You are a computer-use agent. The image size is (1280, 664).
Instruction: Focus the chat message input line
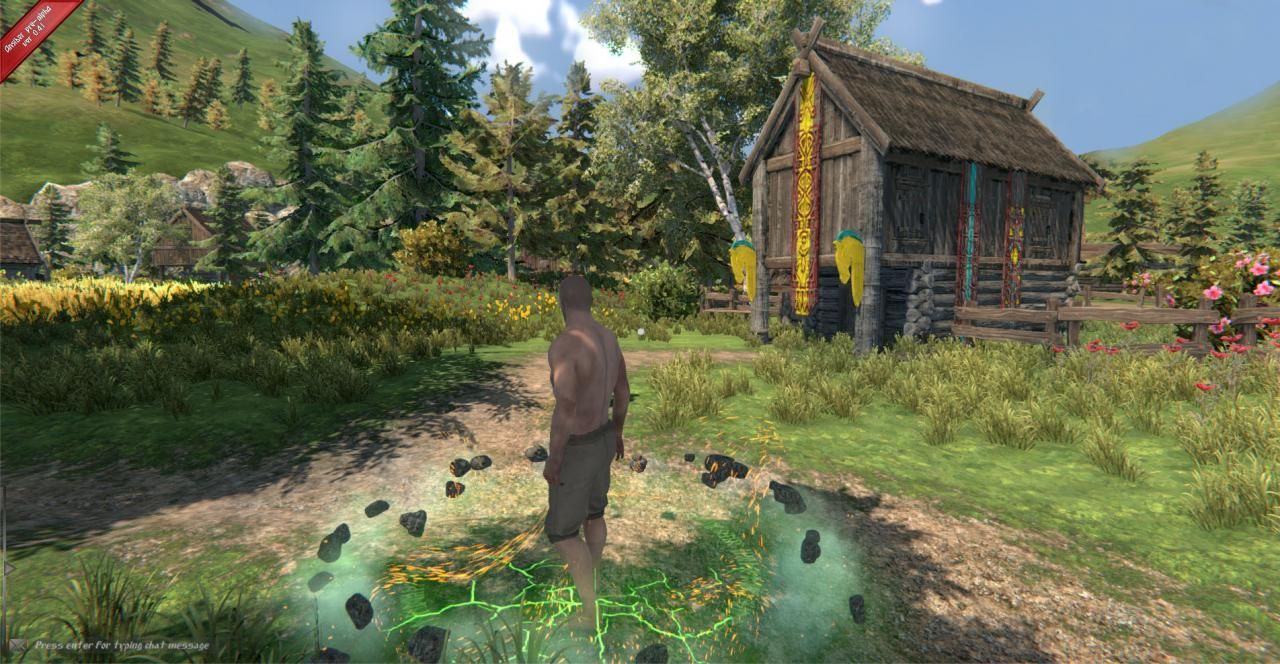click(122, 646)
